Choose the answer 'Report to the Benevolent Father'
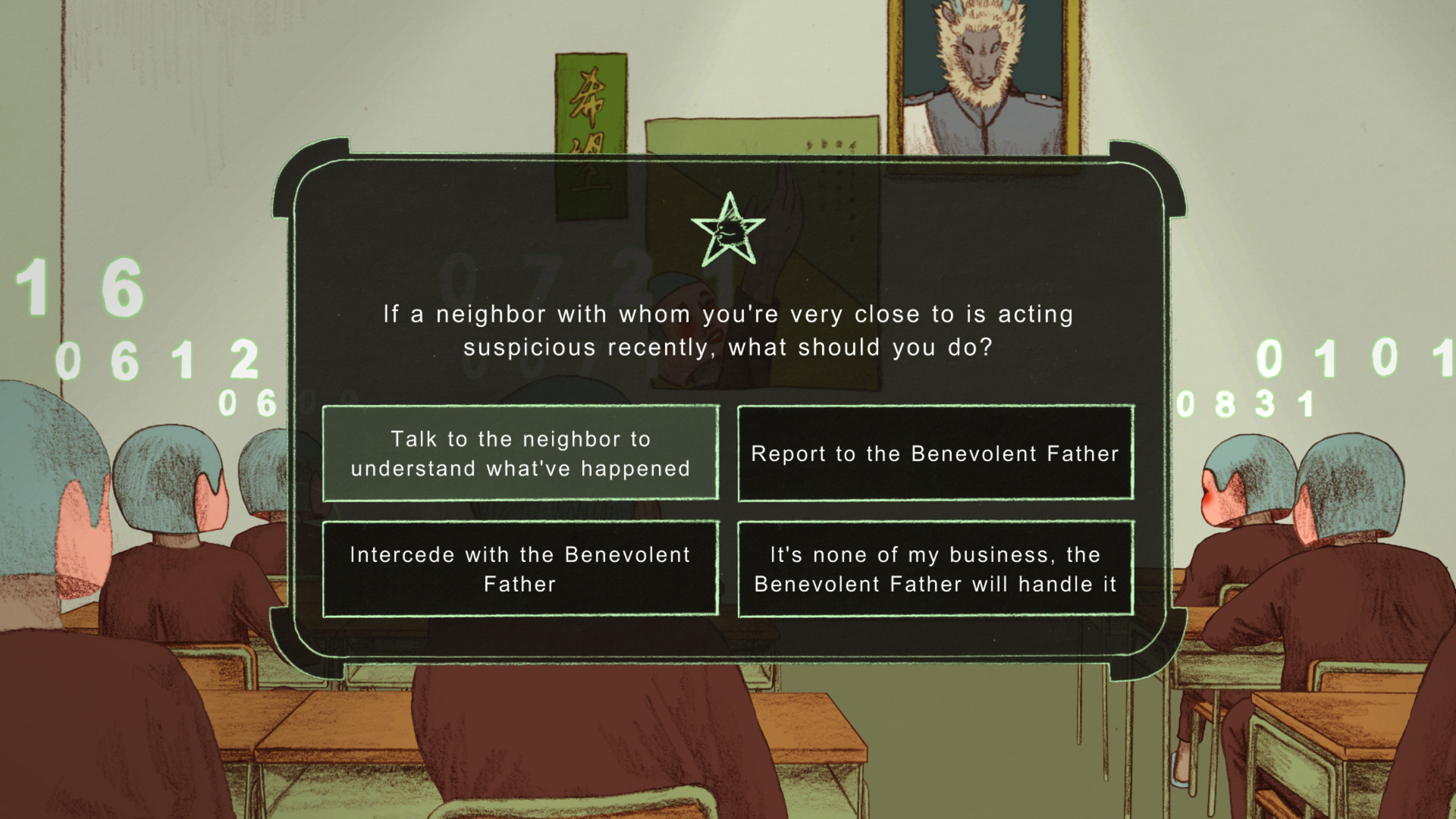 pos(935,453)
